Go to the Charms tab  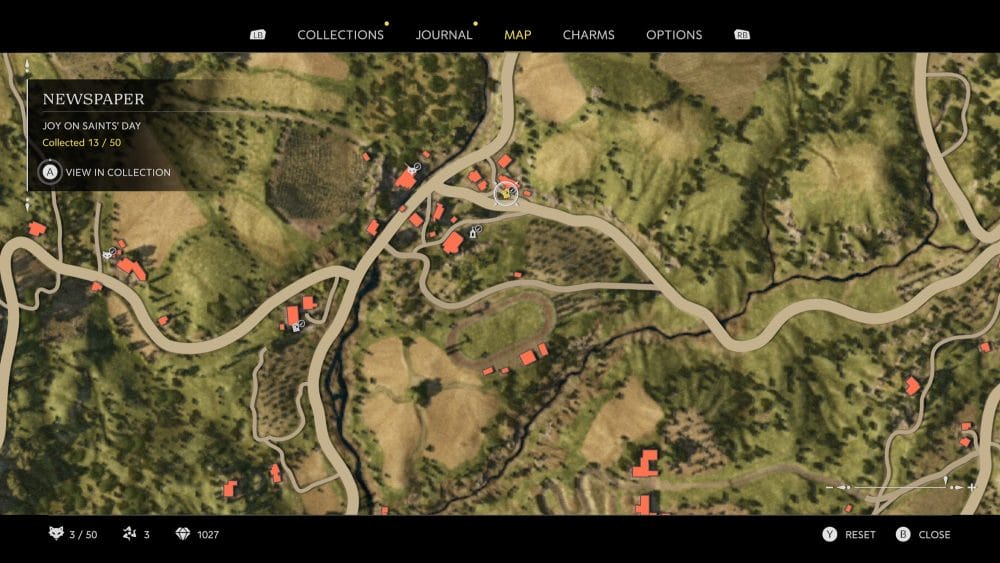click(x=588, y=35)
